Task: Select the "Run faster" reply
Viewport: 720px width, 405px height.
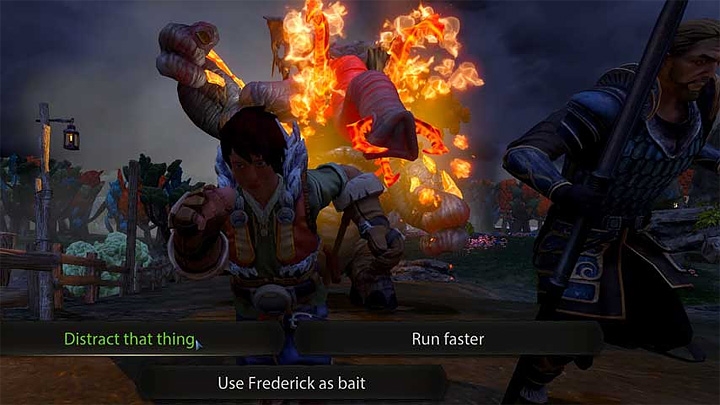Action: click(448, 339)
